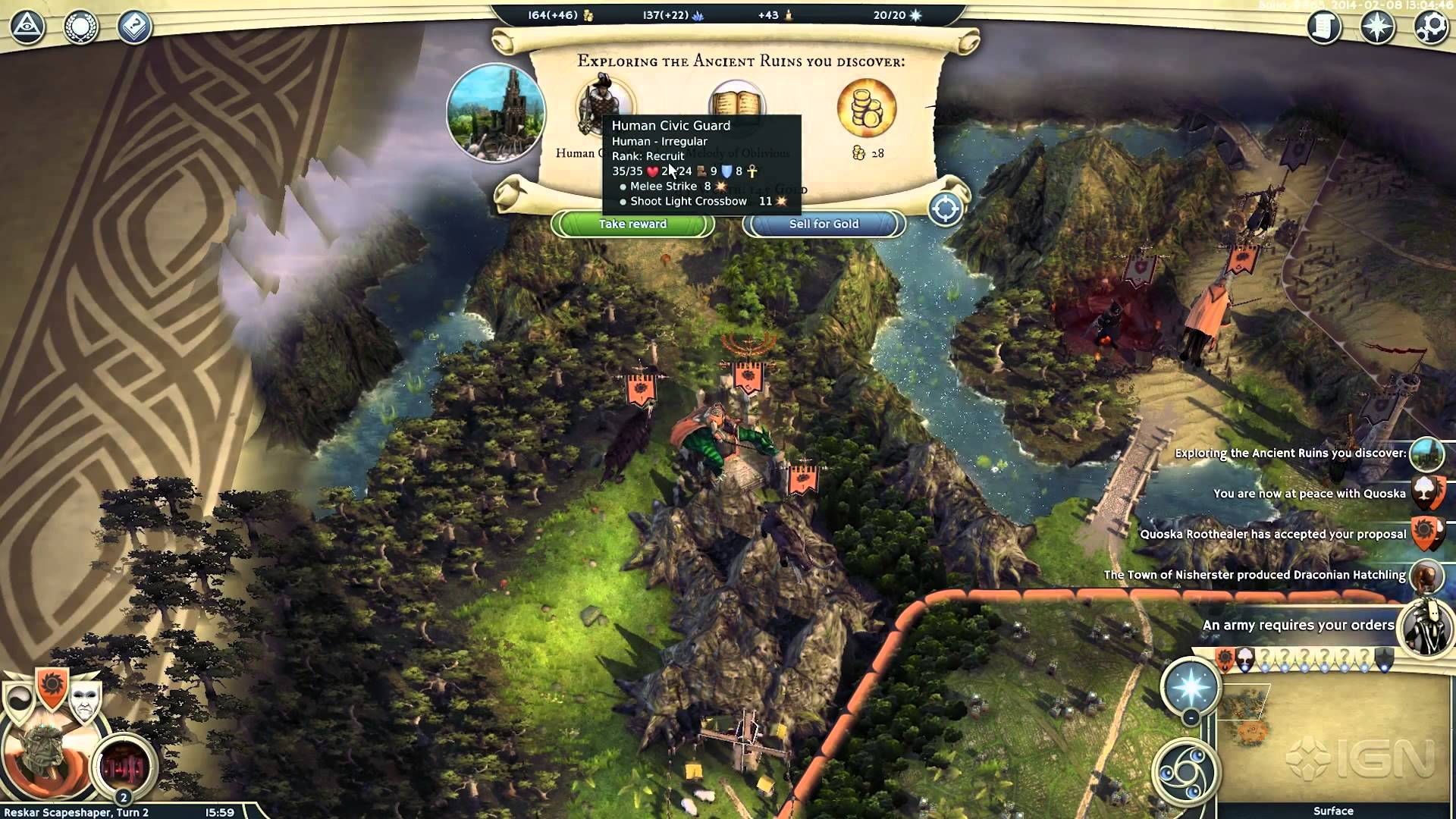The image size is (1456, 819).
Task: Open the scroll log icon in top bar
Action: [x=1324, y=27]
